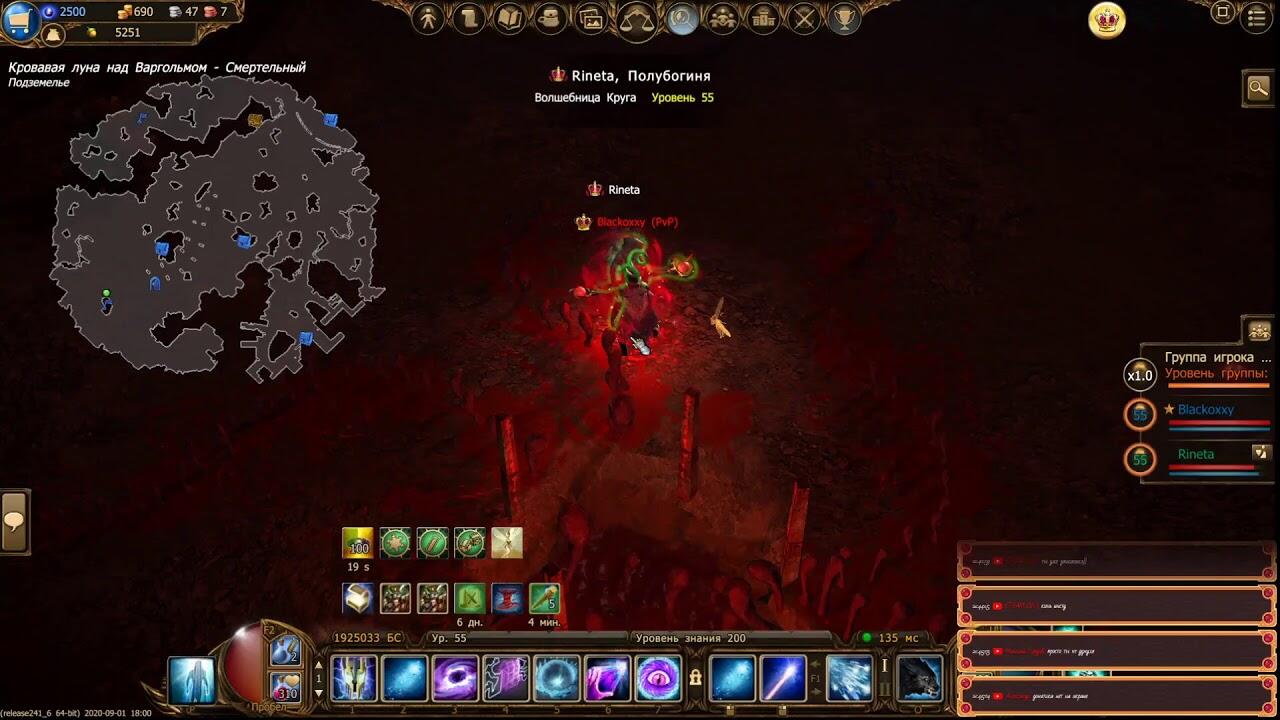Click the magnifying glass search button on the right edge
This screenshot has width=1280, height=720.
point(1258,88)
